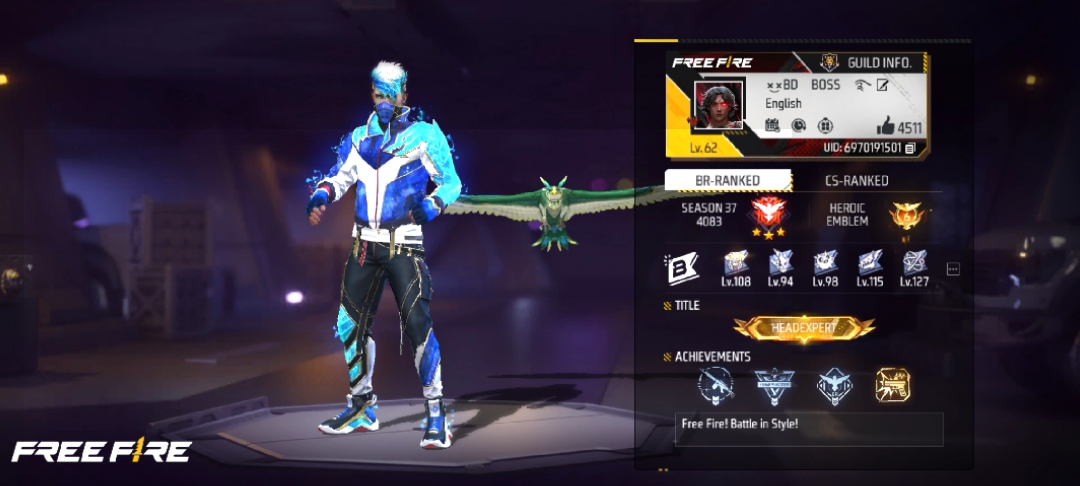Viewport: 1080px width, 486px height.
Task: Like the profile with thumbs-up icon
Action: [x=885, y=127]
